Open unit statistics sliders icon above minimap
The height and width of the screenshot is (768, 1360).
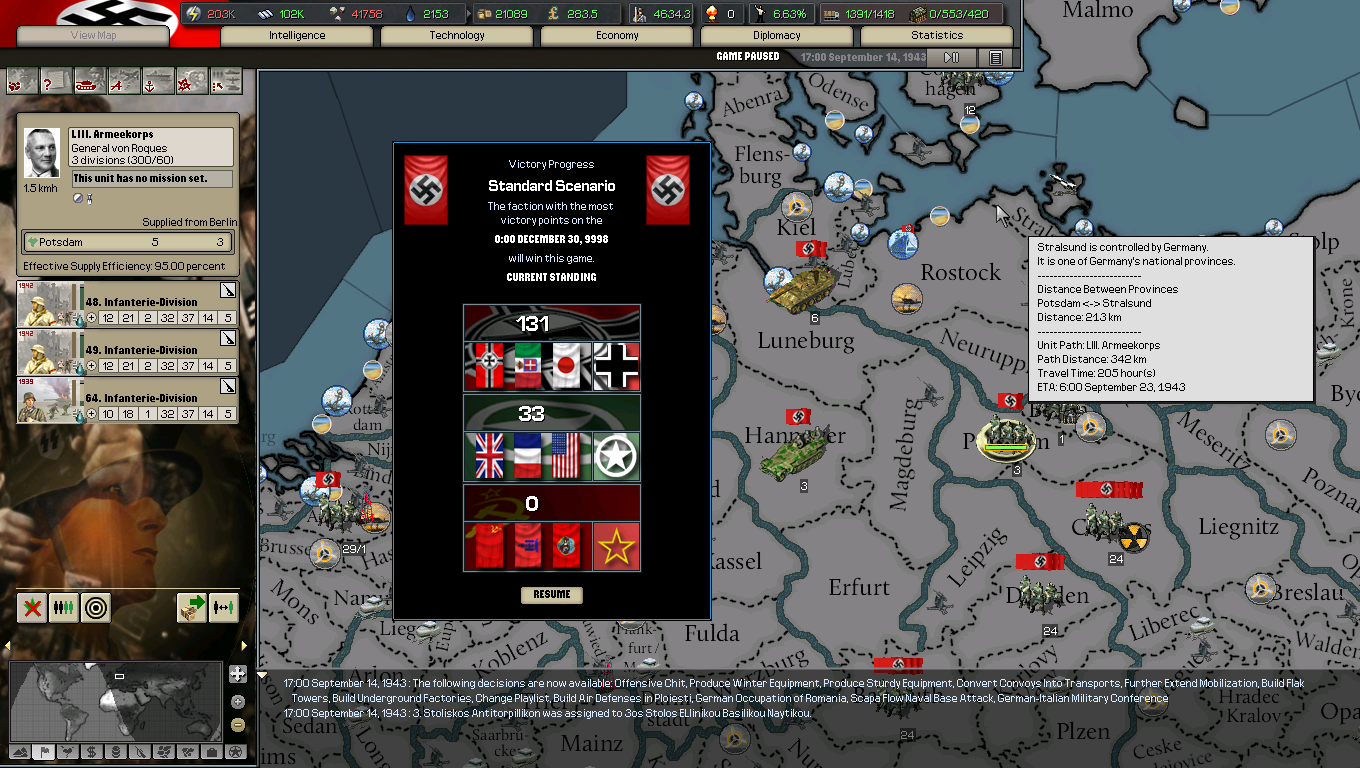tap(63, 607)
